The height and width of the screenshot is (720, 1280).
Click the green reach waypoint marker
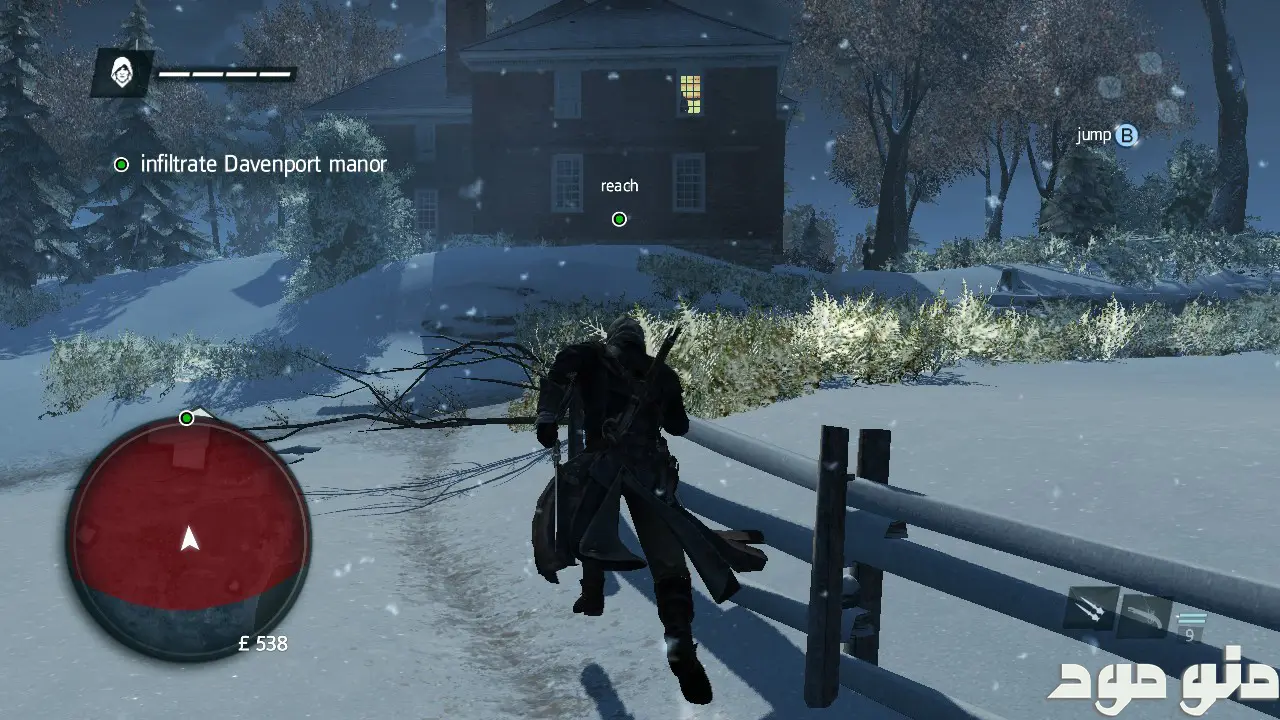point(619,219)
